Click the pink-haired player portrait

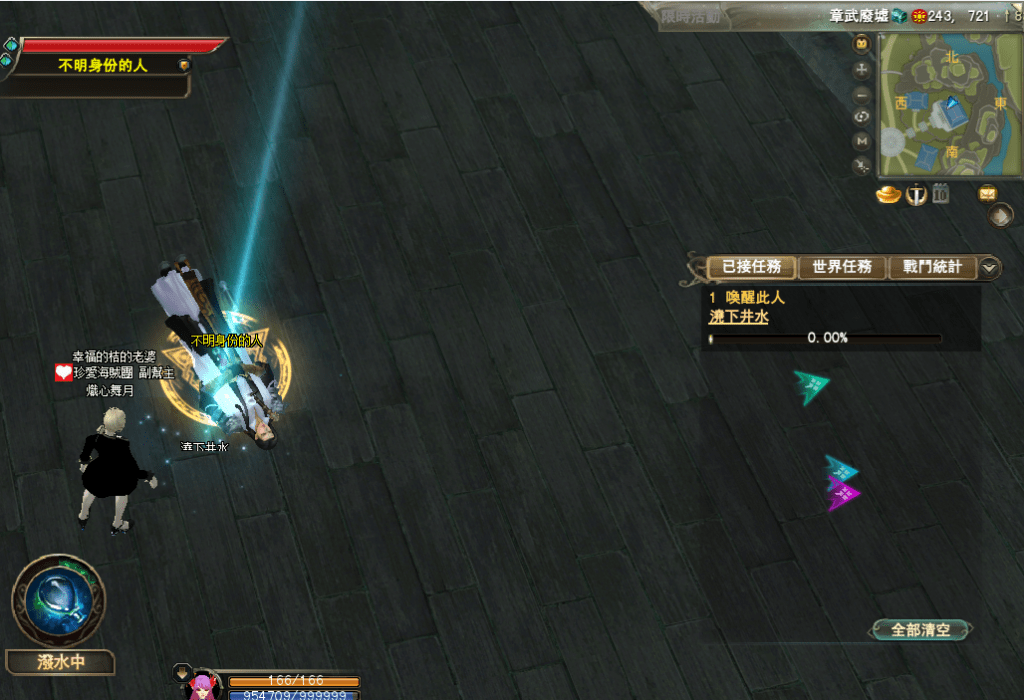click(202, 685)
